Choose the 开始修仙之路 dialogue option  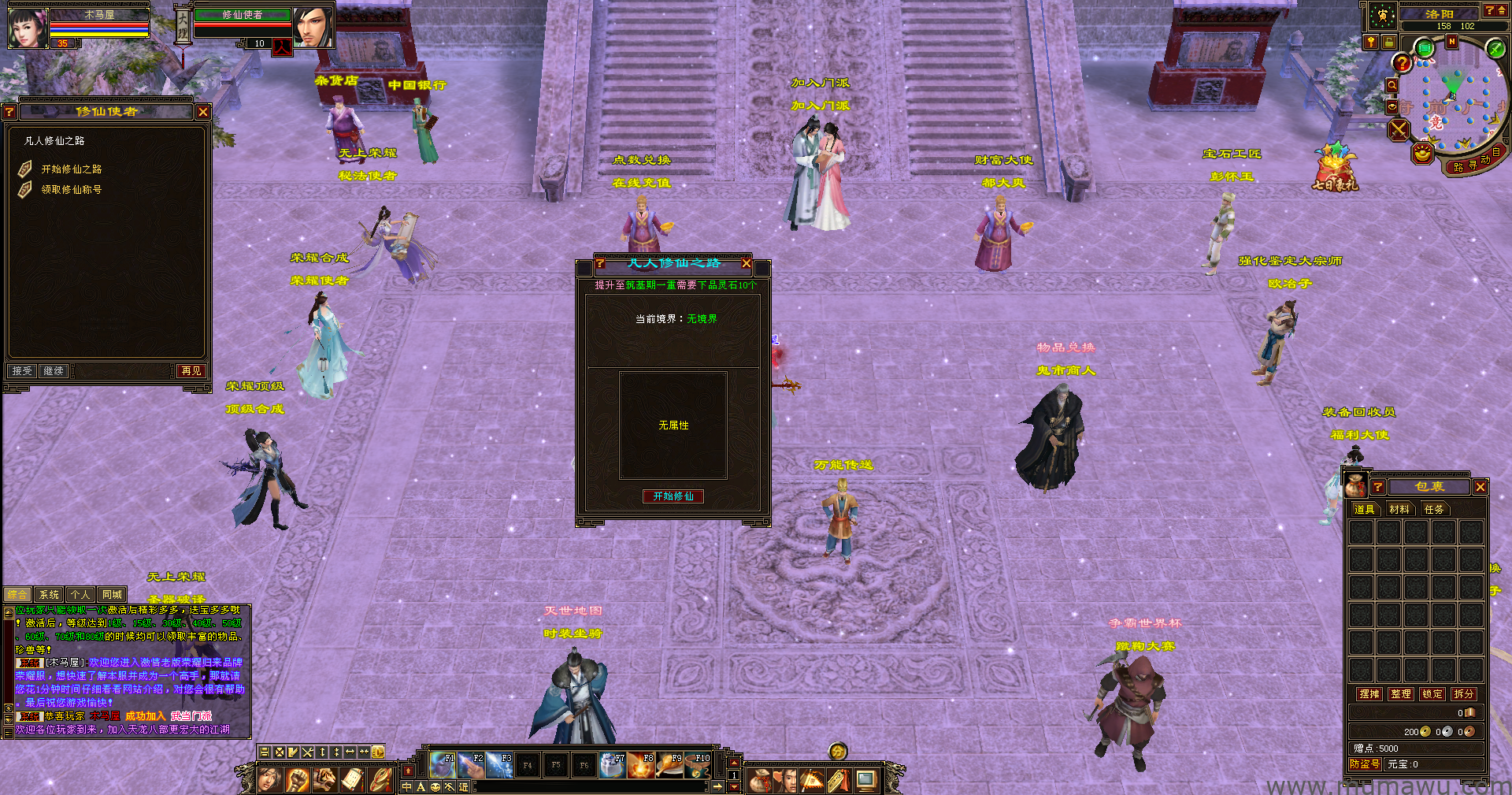click(72, 169)
